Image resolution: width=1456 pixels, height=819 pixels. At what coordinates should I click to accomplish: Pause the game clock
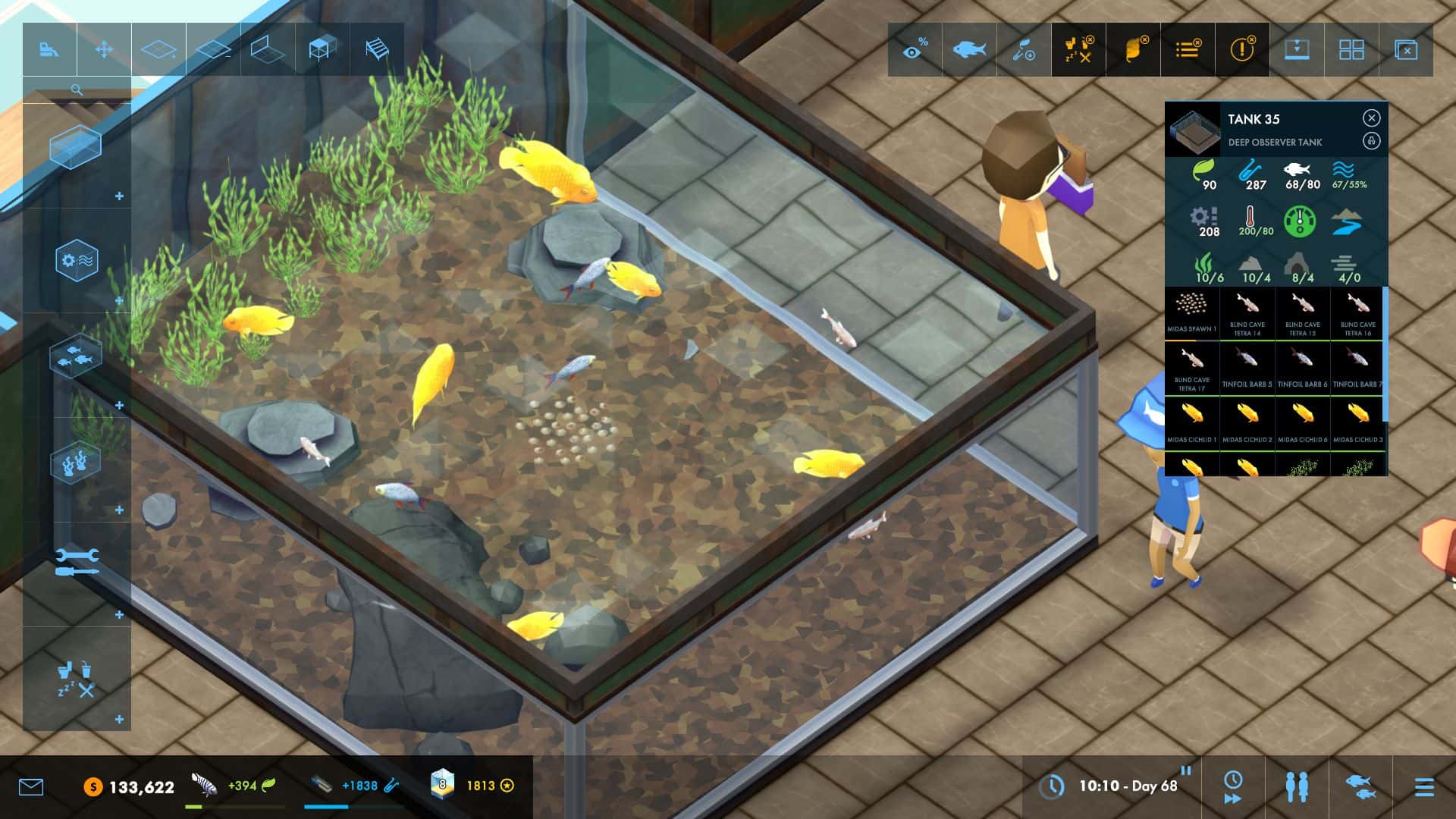[x=1186, y=771]
